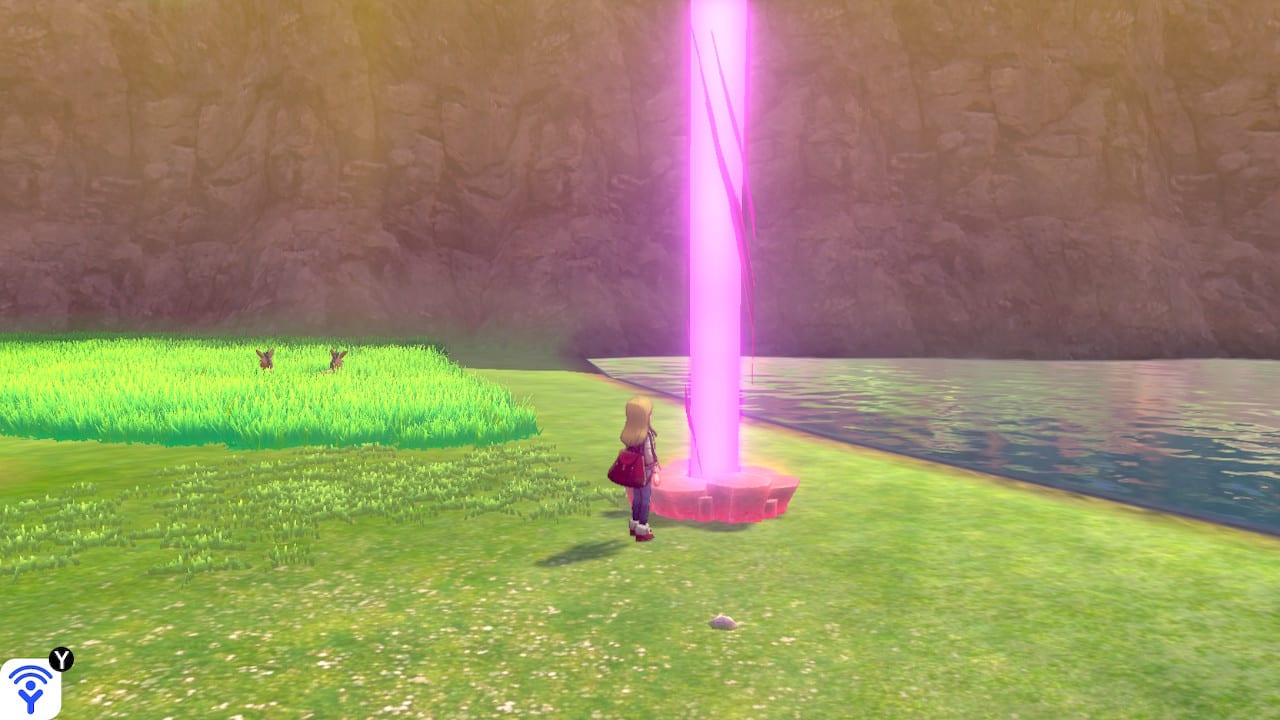
Task: Select the black Y button prompt badge
Action: pyautogui.click(x=61, y=659)
